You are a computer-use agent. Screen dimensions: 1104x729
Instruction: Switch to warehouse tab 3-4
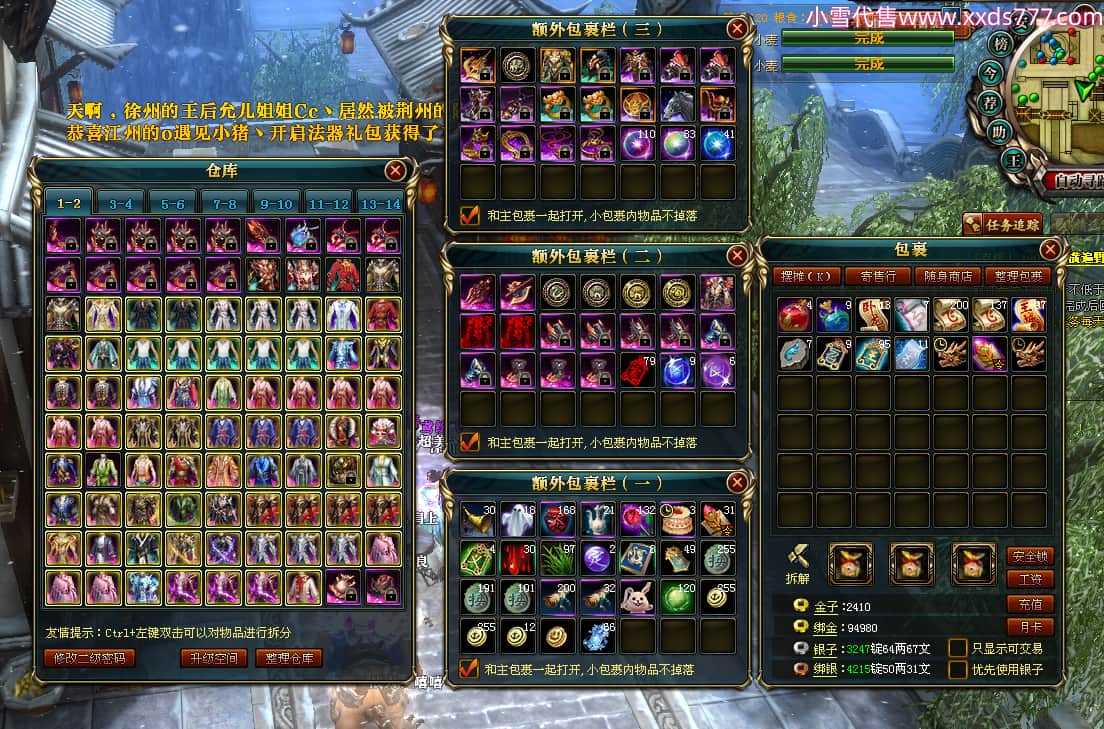click(121, 203)
